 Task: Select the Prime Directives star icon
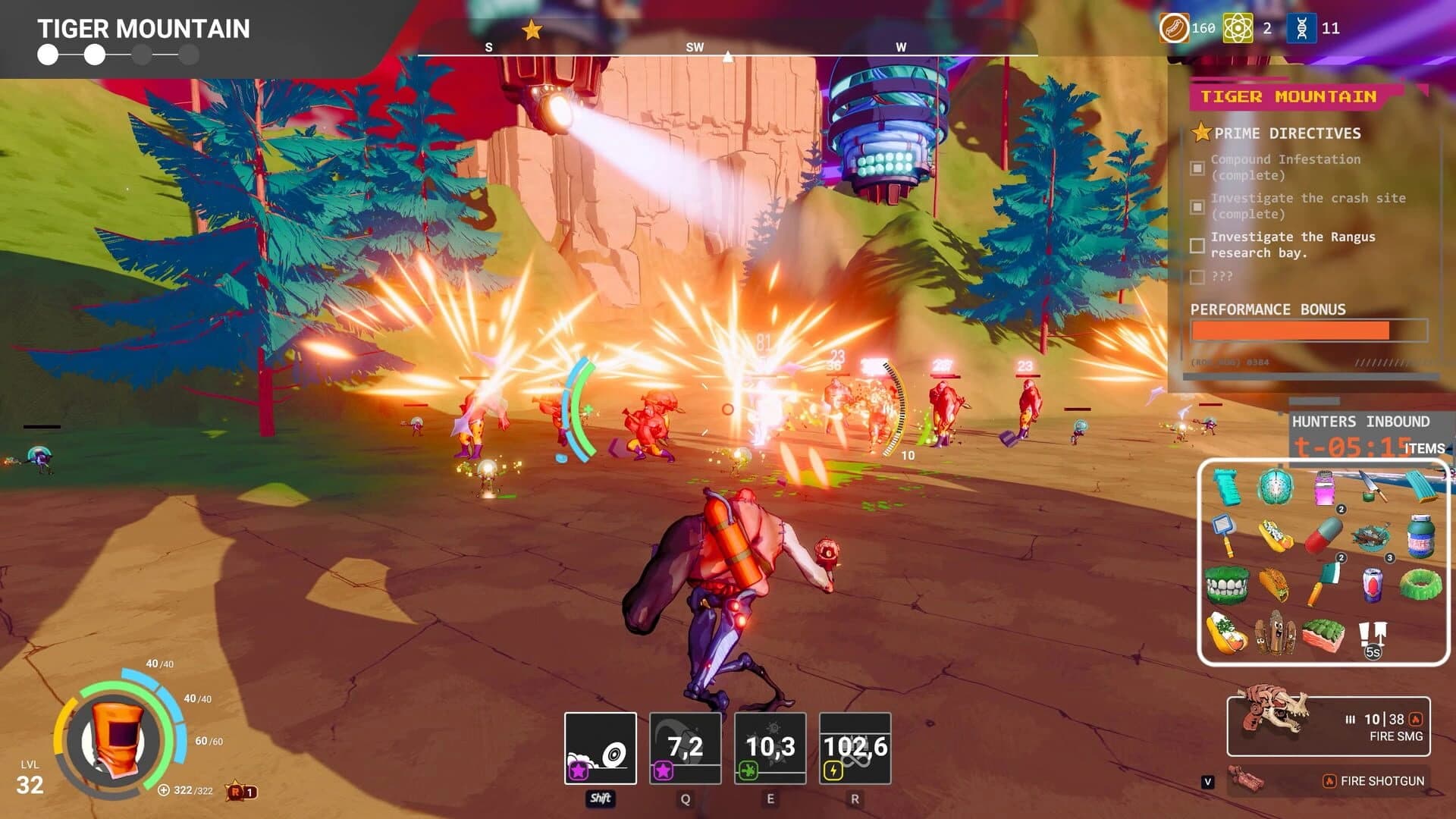[x=1200, y=133]
